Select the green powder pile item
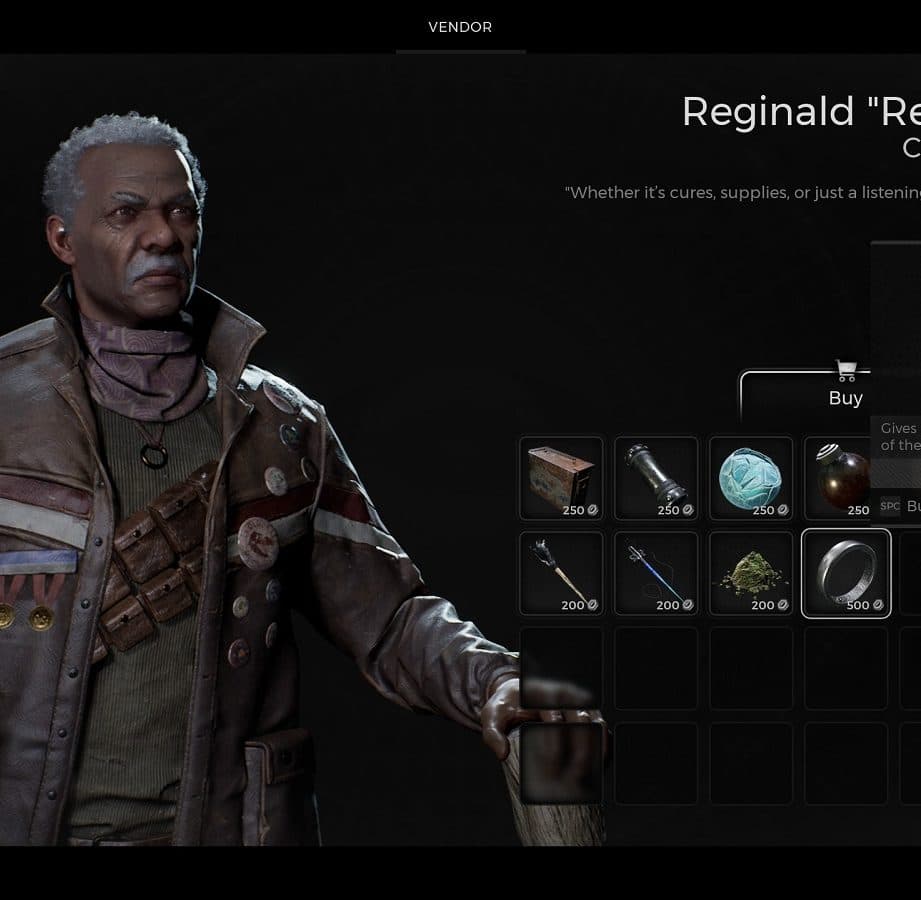Screen dimensions: 921x900 click(x=751, y=573)
